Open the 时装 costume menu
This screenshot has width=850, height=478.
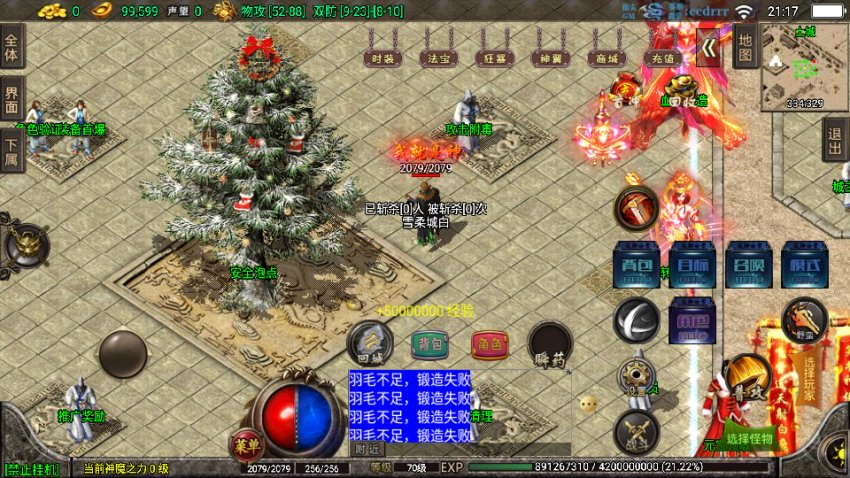[x=381, y=59]
